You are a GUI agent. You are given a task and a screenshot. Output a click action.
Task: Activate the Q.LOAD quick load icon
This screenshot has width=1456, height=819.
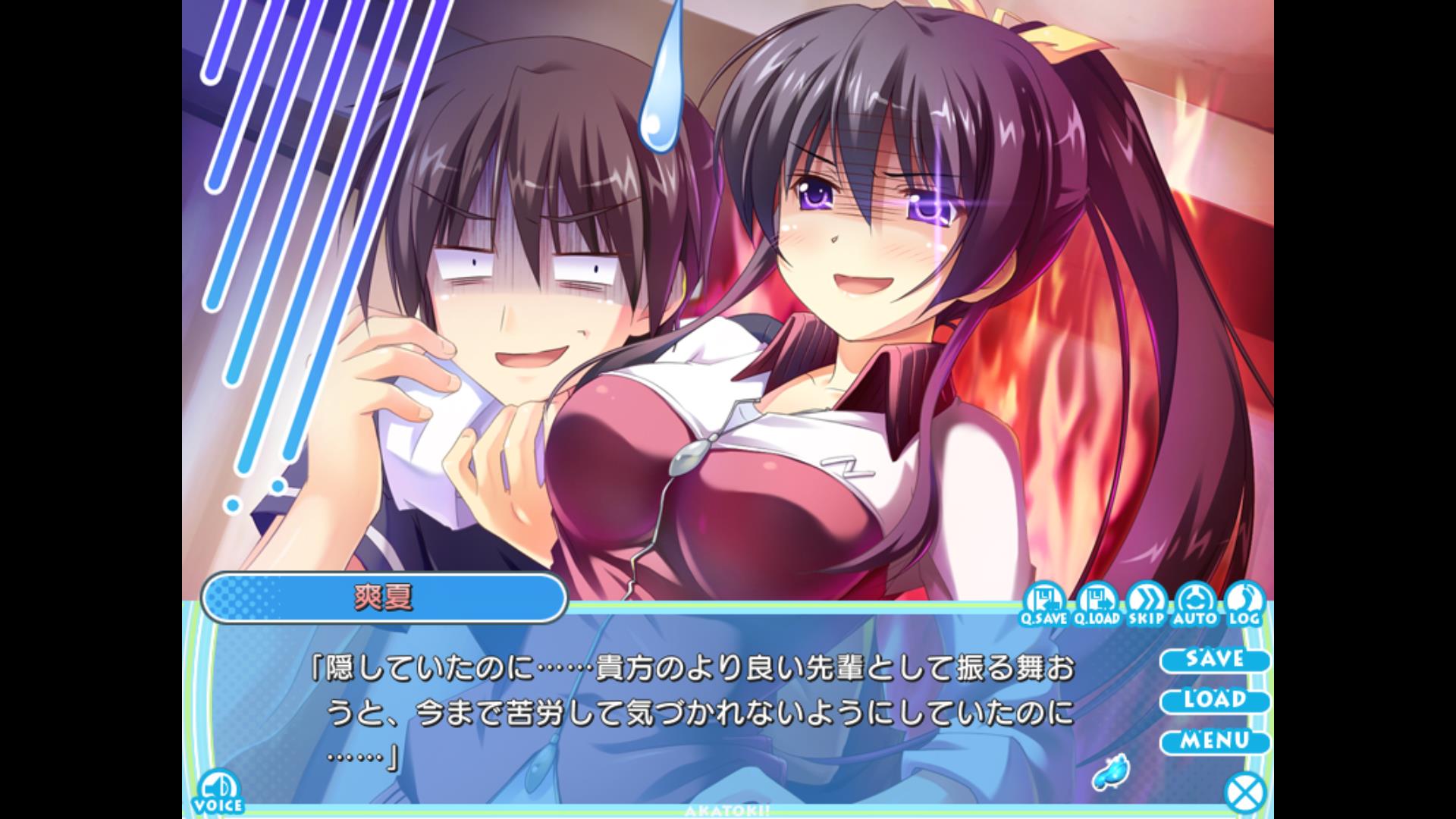click(x=1097, y=604)
